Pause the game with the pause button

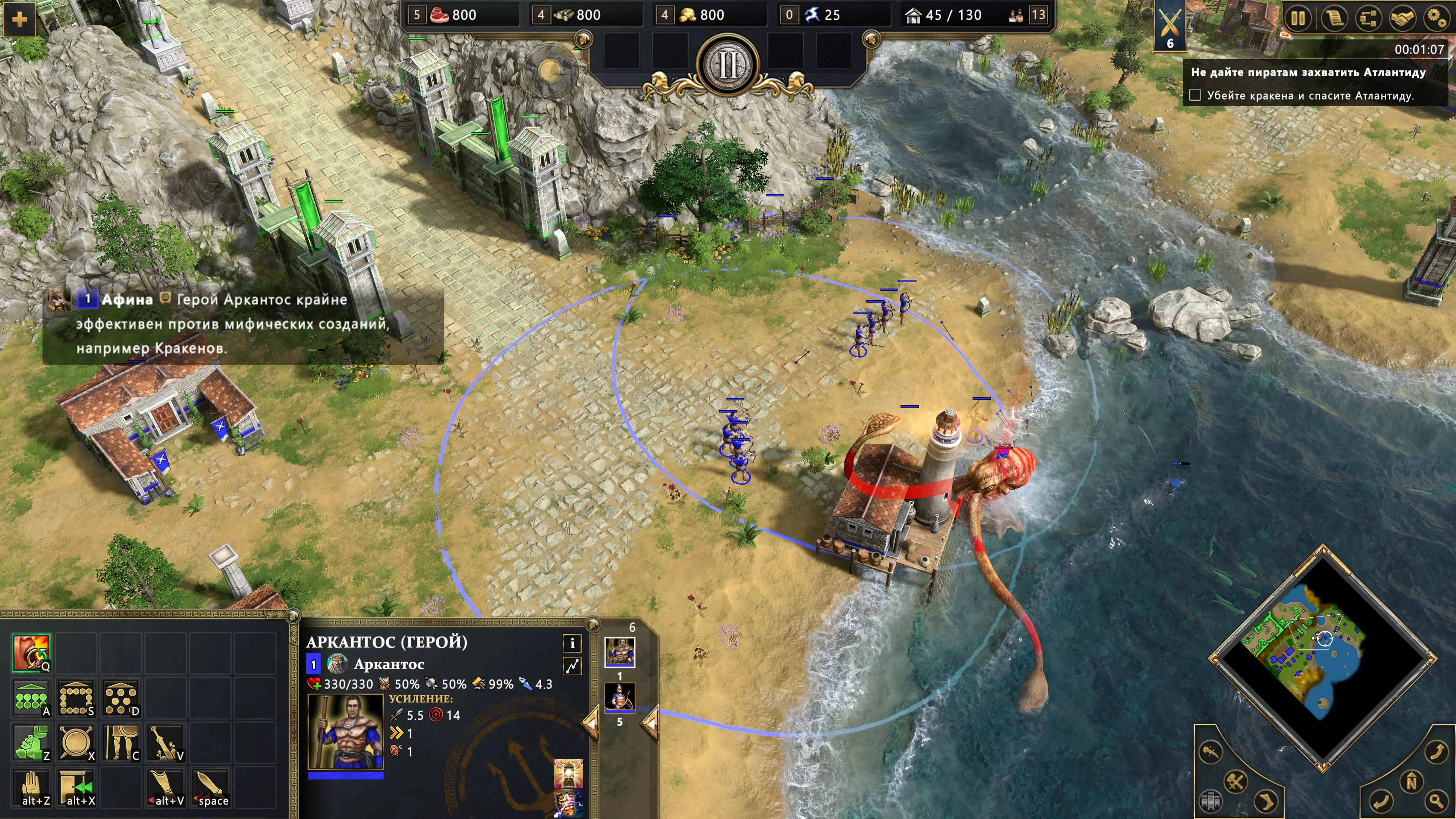(x=1298, y=19)
